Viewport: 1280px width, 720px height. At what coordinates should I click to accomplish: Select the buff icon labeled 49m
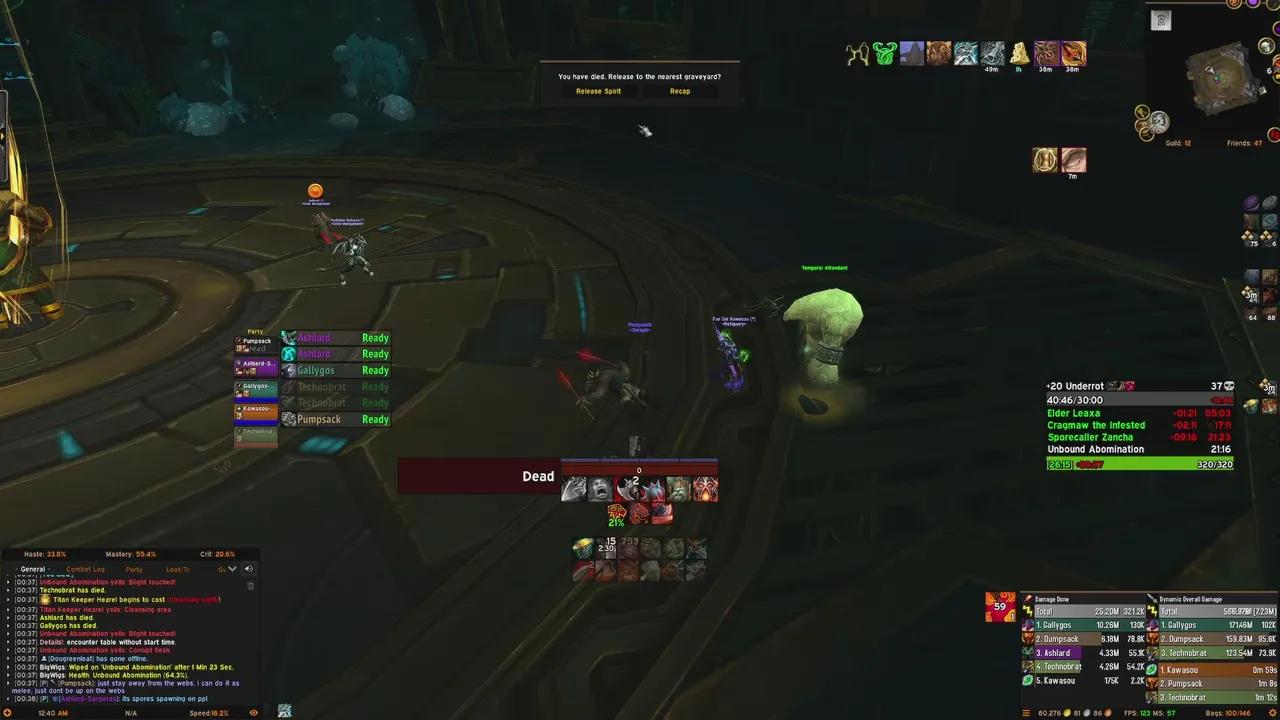pyautogui.click(x=991, y=53)
